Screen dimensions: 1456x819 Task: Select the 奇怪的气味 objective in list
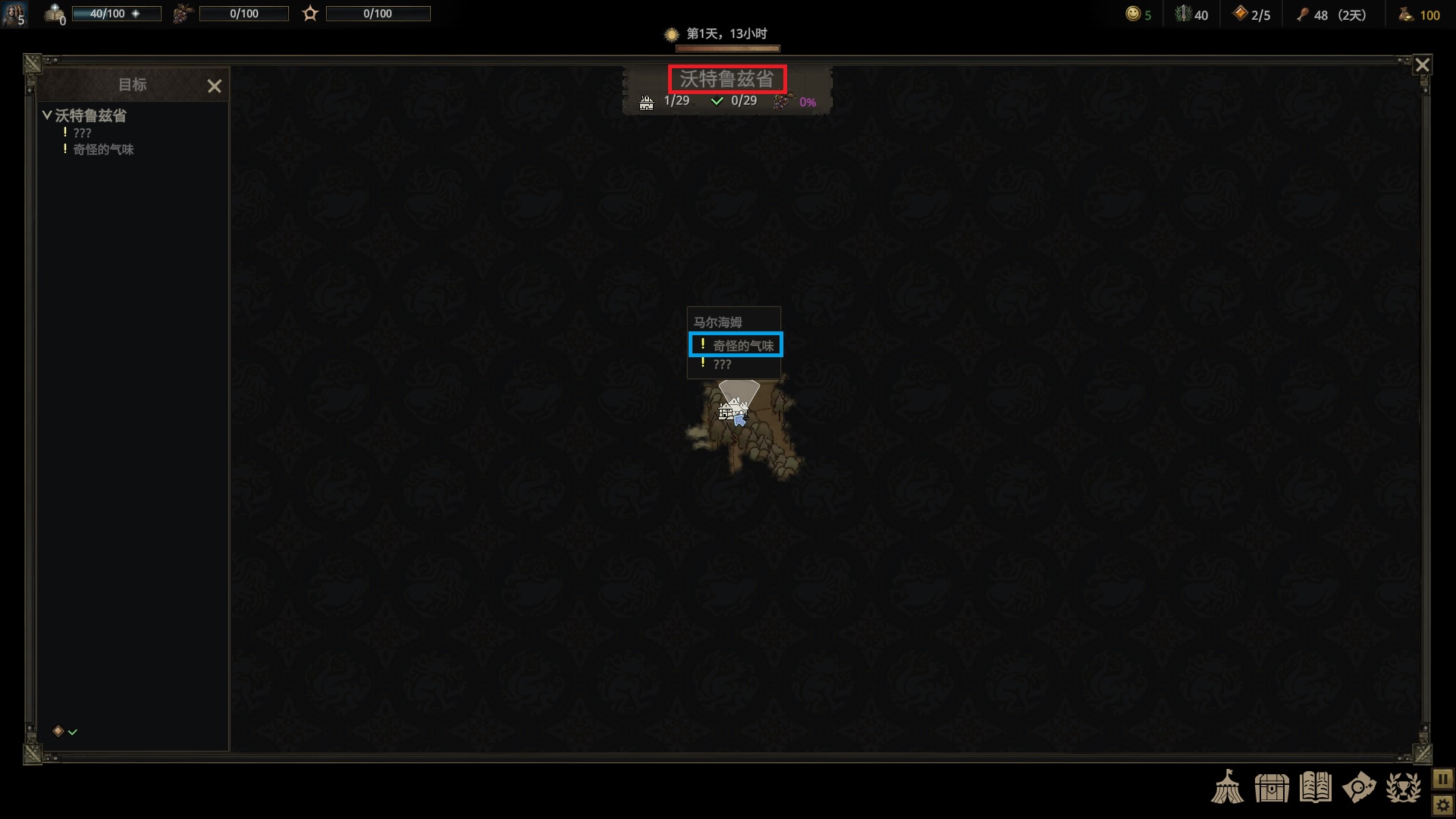103,150
